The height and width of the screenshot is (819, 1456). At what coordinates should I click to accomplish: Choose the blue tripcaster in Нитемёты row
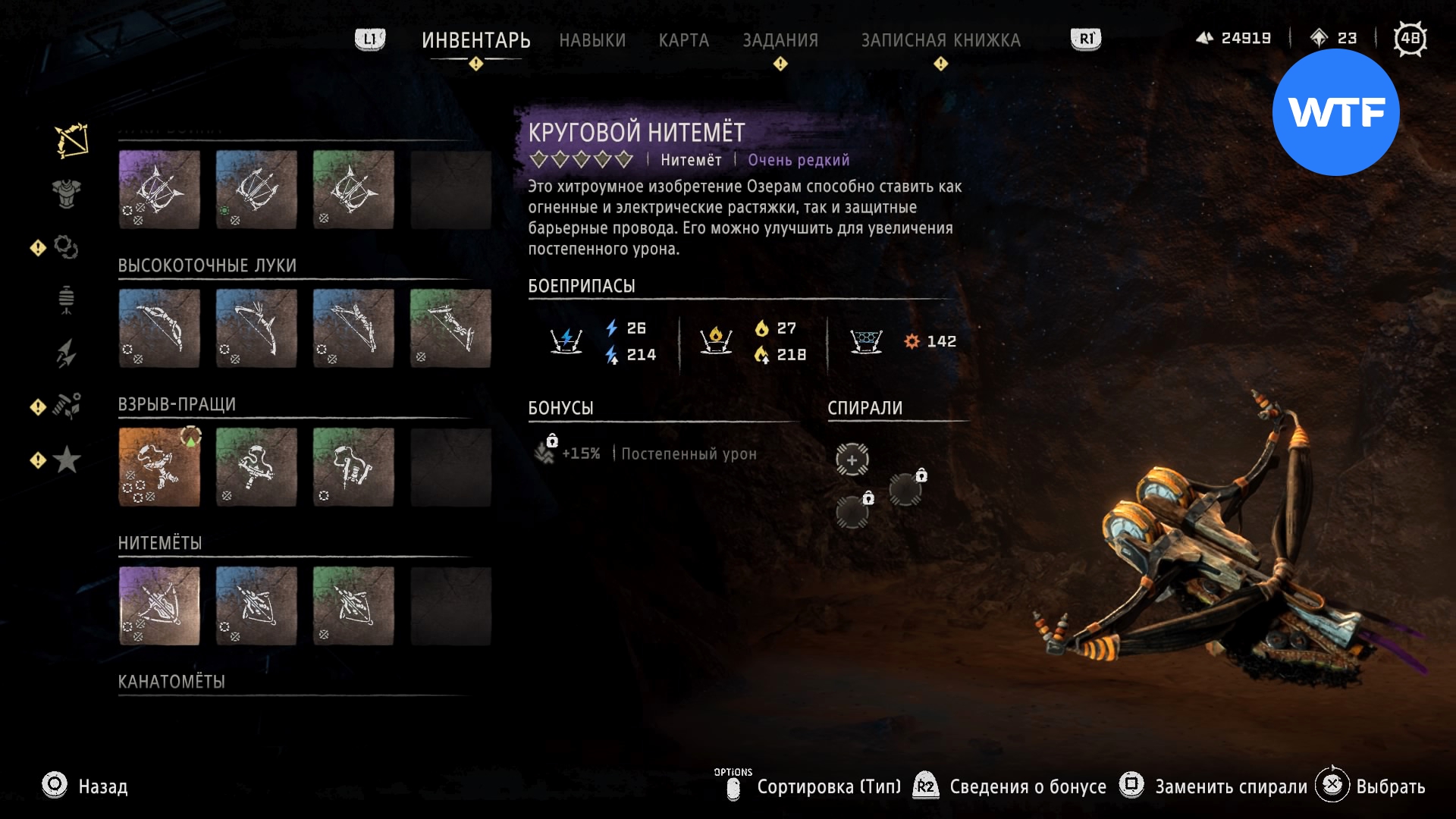click(256, 606)
